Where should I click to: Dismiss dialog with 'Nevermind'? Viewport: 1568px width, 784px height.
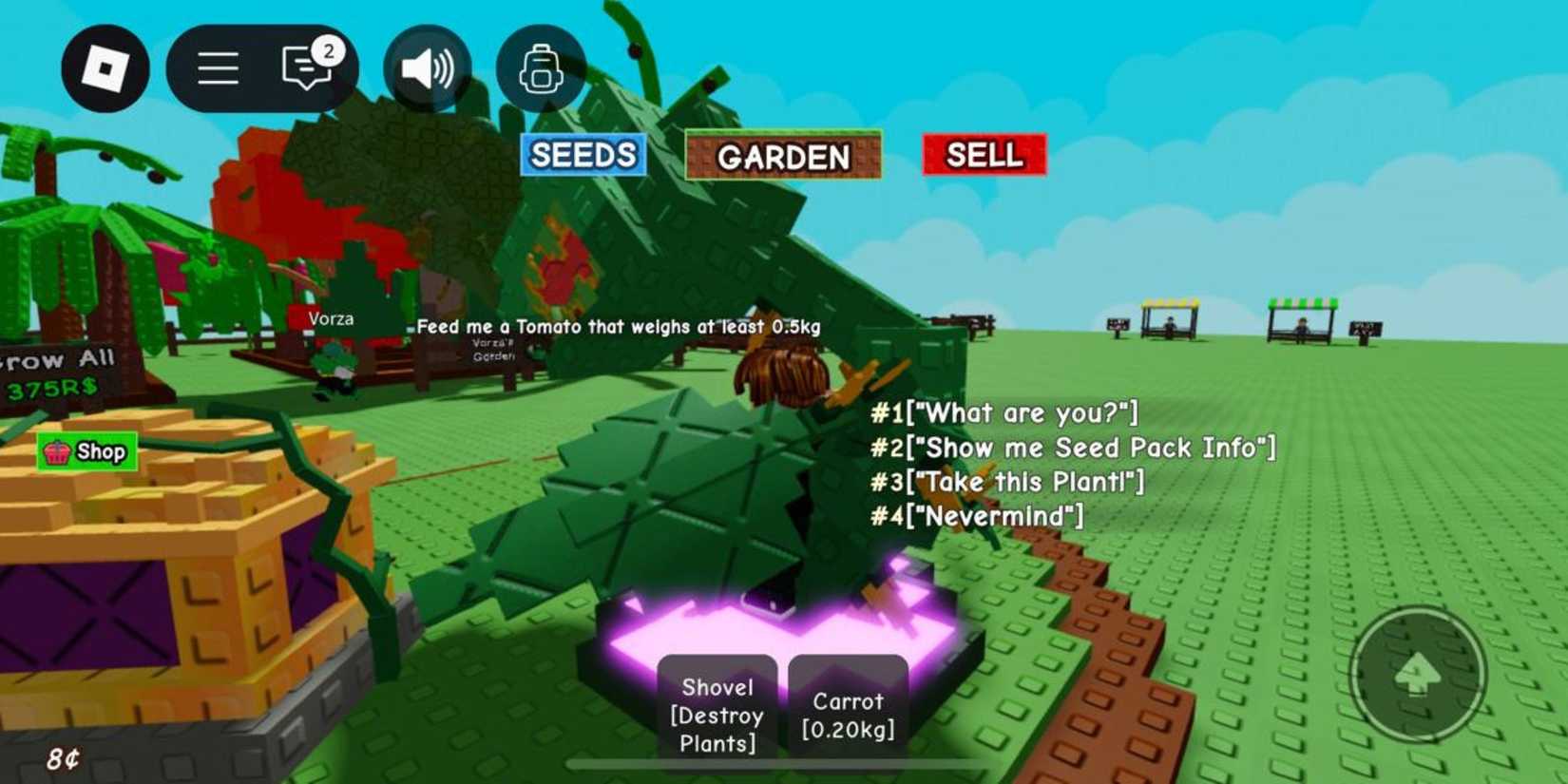[x=977, y=516]
